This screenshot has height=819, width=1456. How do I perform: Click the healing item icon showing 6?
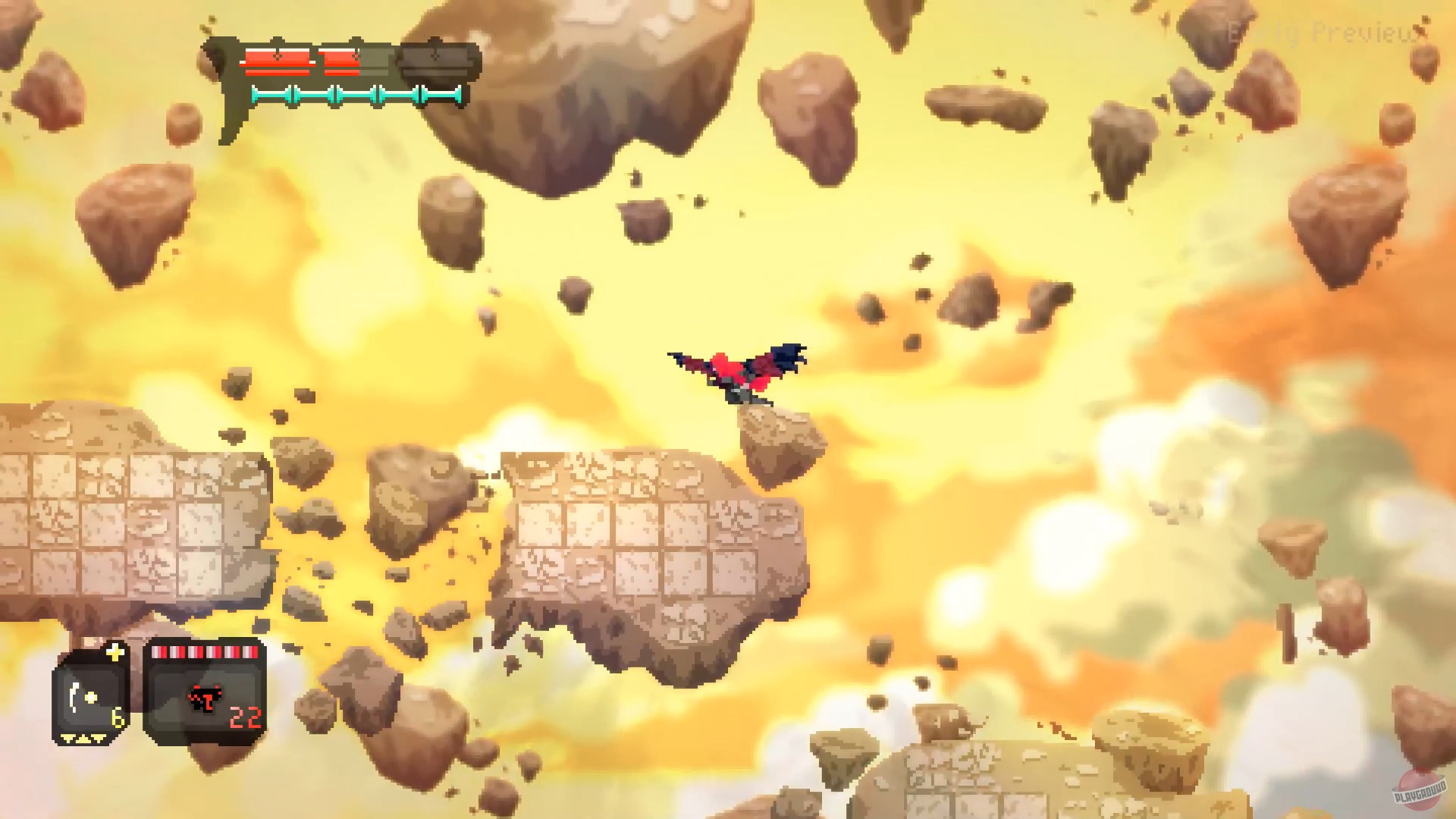pyautogui.click(x=82, y=696)
